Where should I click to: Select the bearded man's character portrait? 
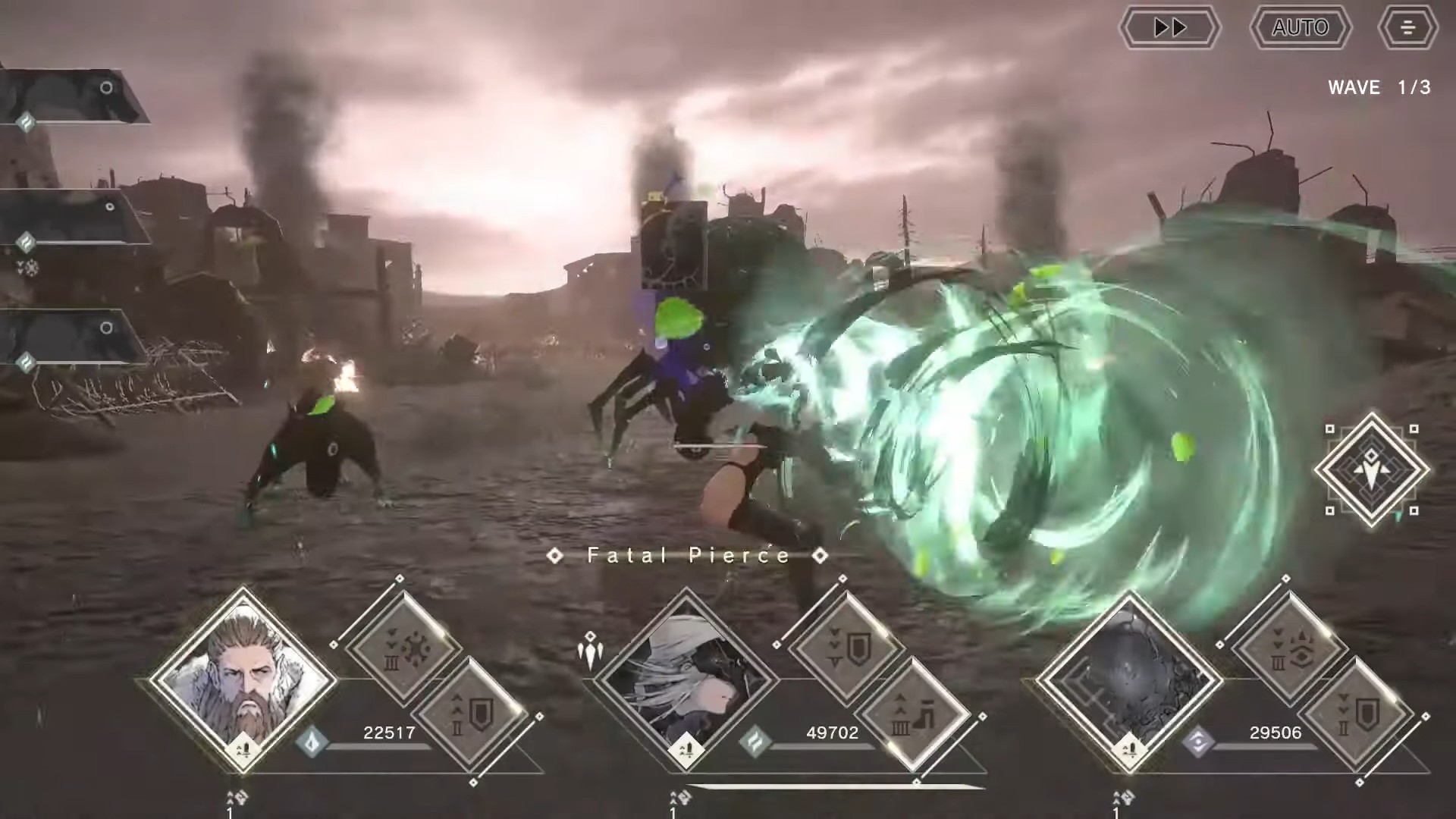tap(243, 679)
